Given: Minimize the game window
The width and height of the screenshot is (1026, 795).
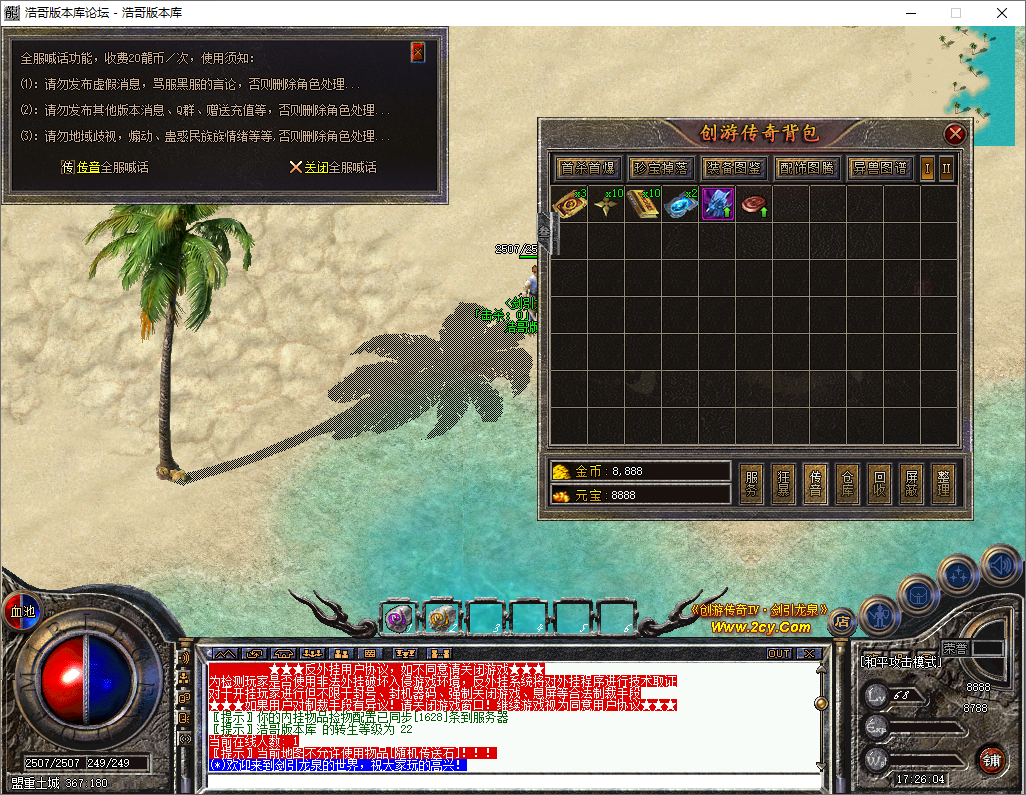Looking at the screenshot, I should click(x=910, y=13).
